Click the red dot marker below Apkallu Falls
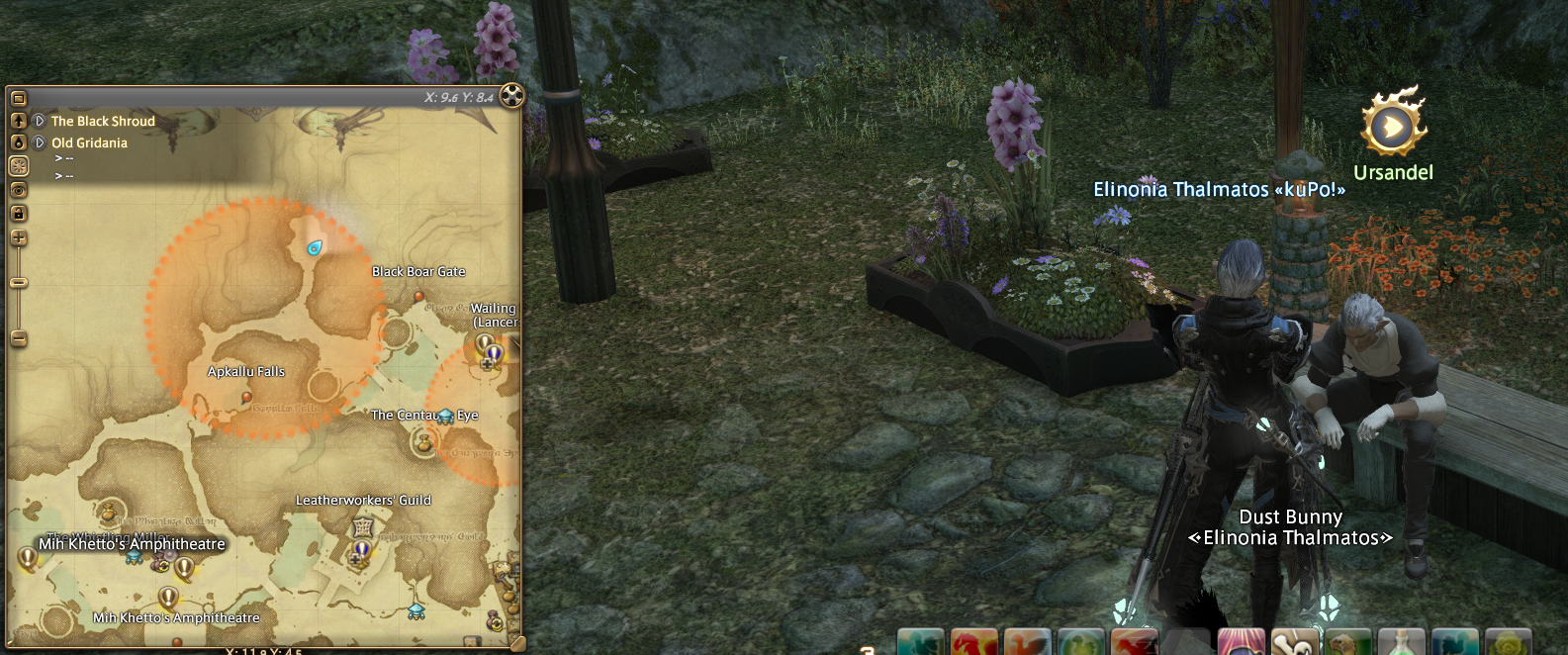 [x=247, y=397]
